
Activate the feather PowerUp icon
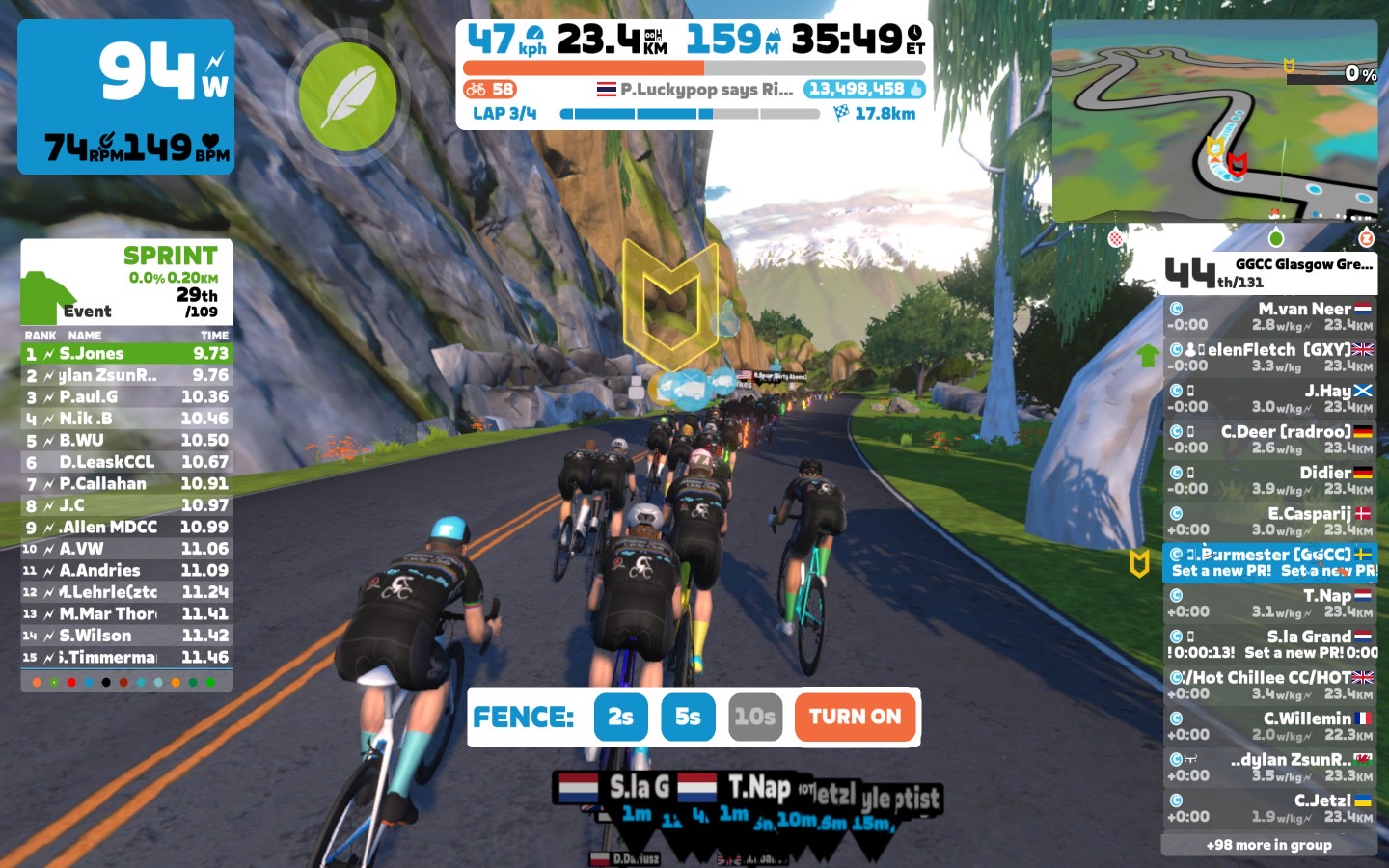(347, 97)
